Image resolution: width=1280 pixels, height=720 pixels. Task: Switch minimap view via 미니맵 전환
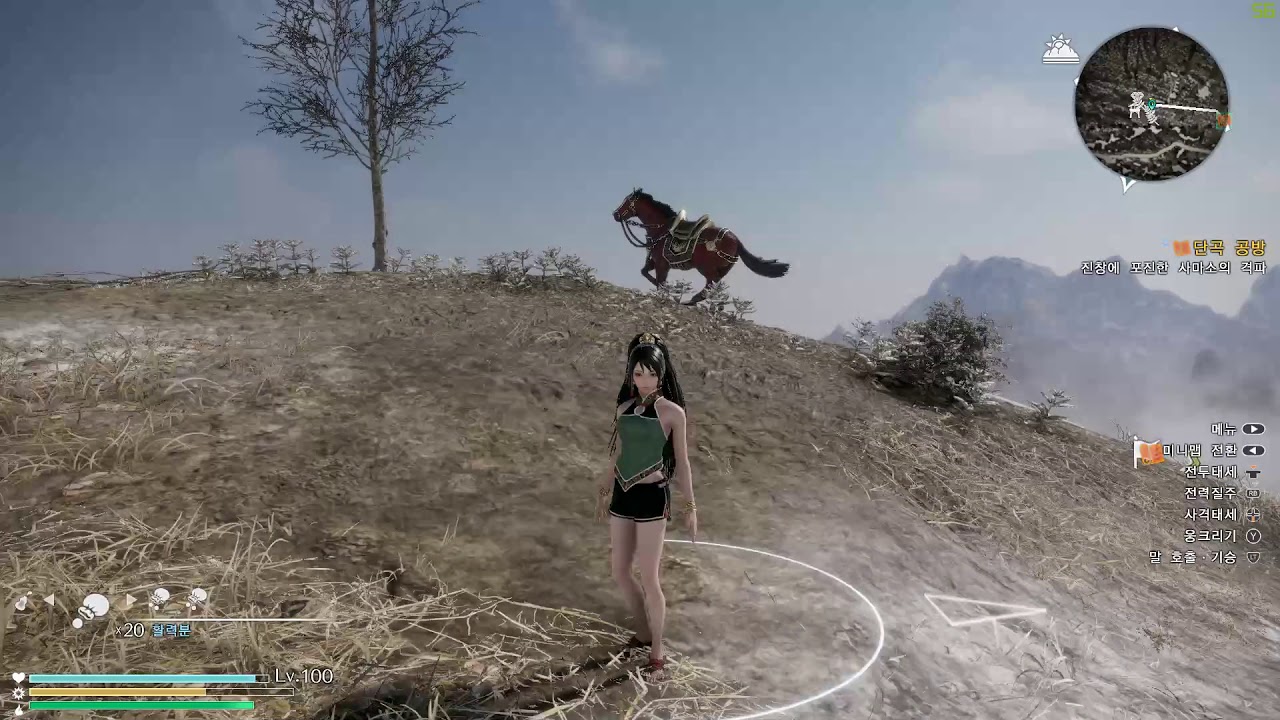1252,450
